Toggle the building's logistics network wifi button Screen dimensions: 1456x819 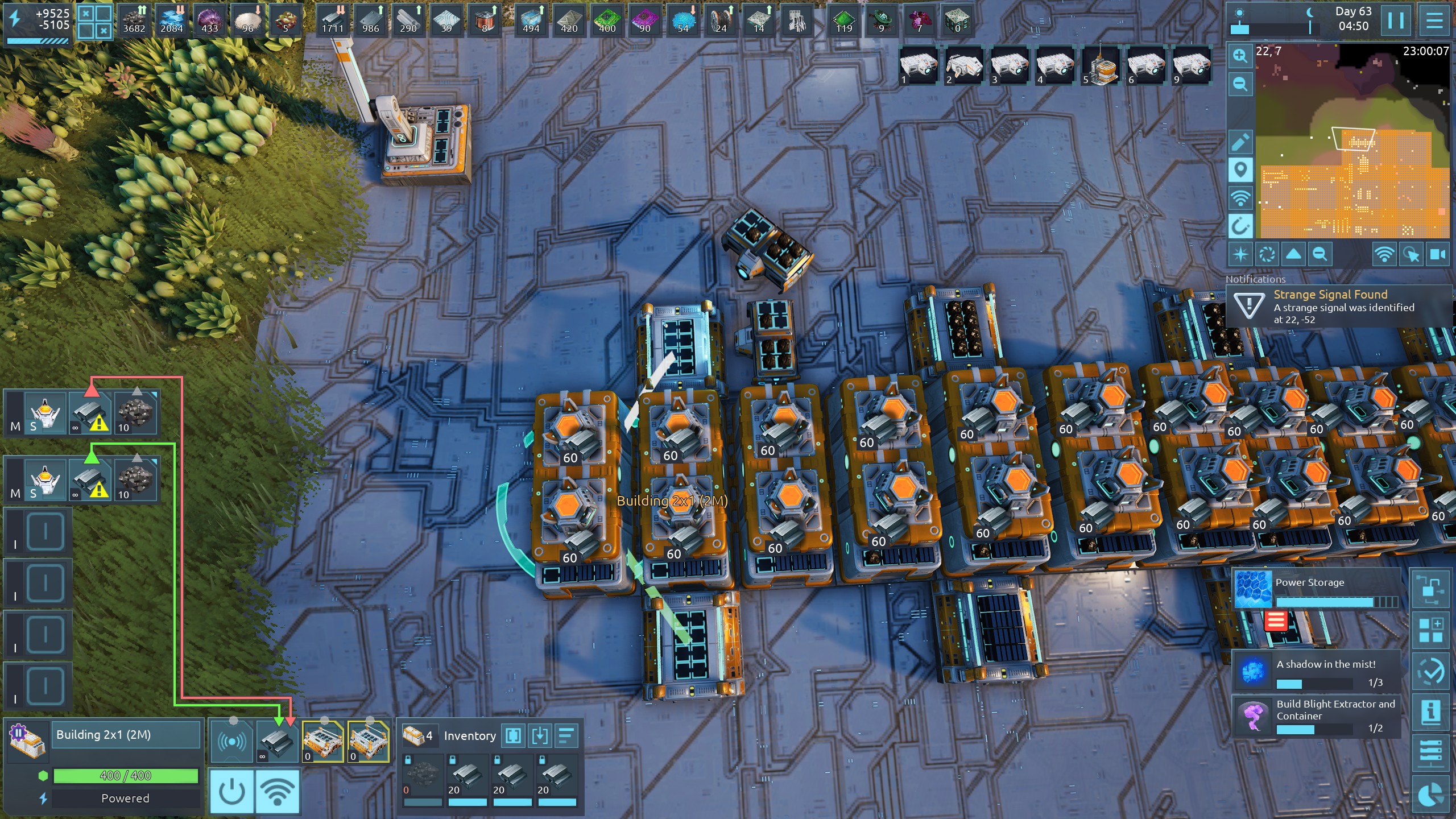278,791
